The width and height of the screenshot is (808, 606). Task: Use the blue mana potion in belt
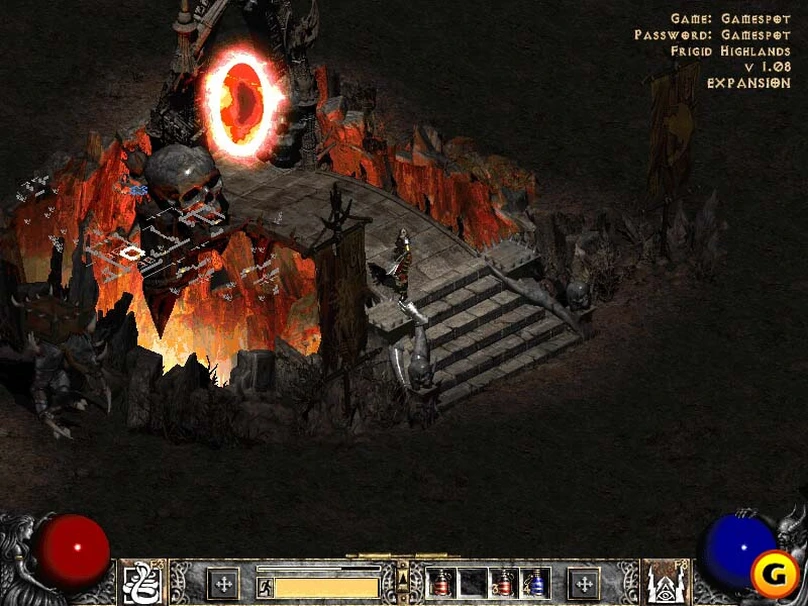click(x=535, y=583)
